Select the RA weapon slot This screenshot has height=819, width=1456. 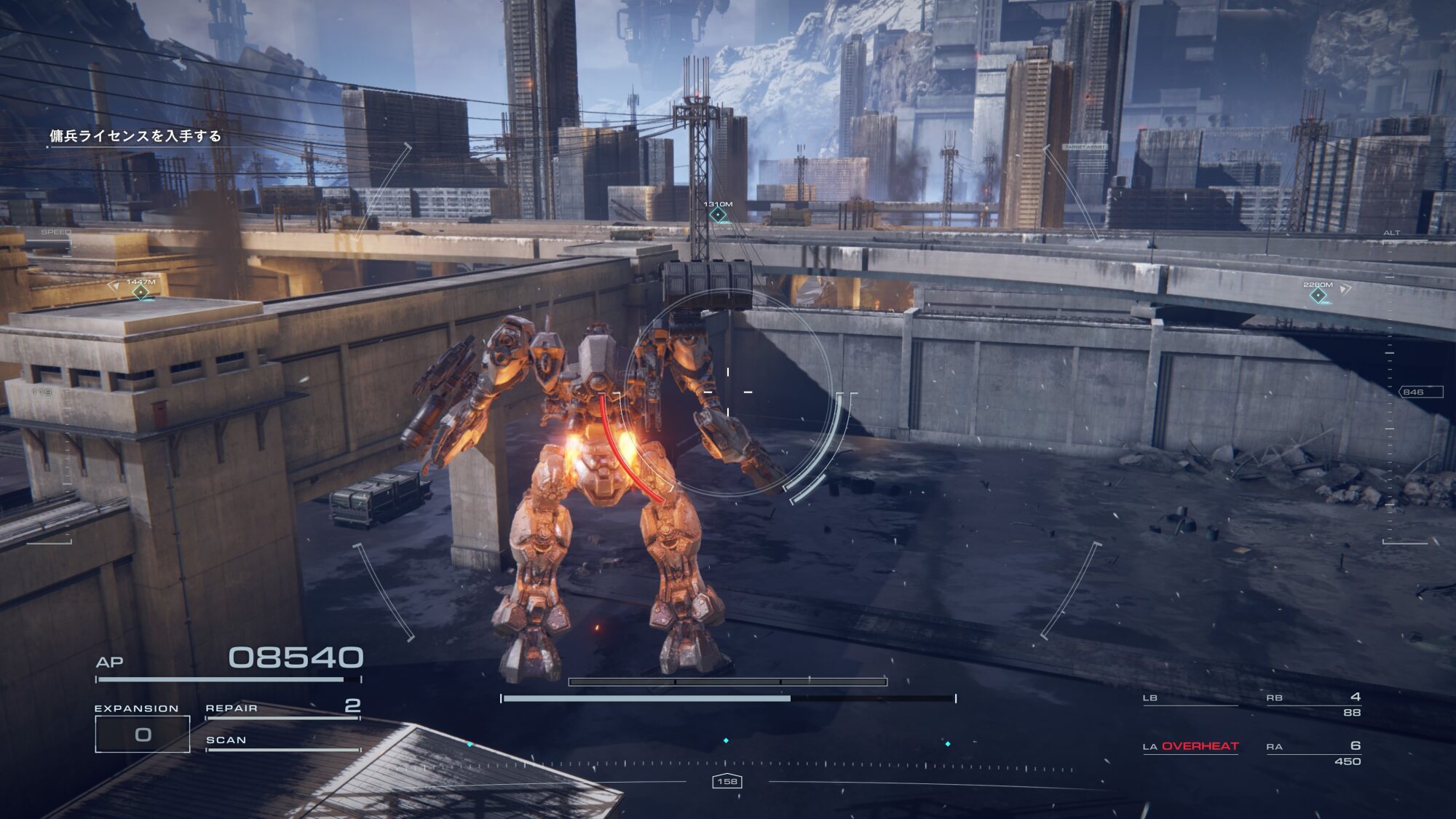tap(1313, 751)
